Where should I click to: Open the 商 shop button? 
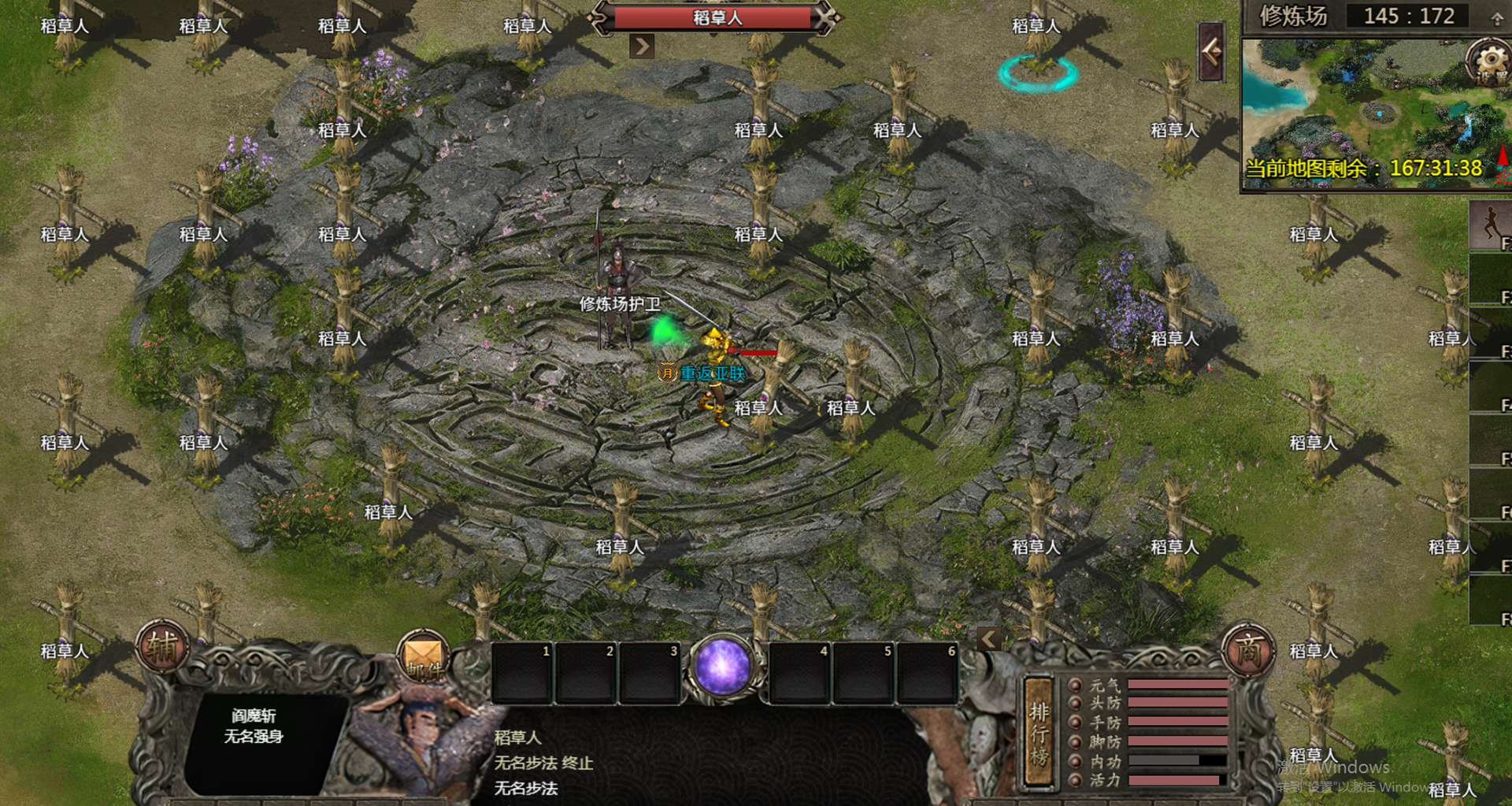point(1248,651)
